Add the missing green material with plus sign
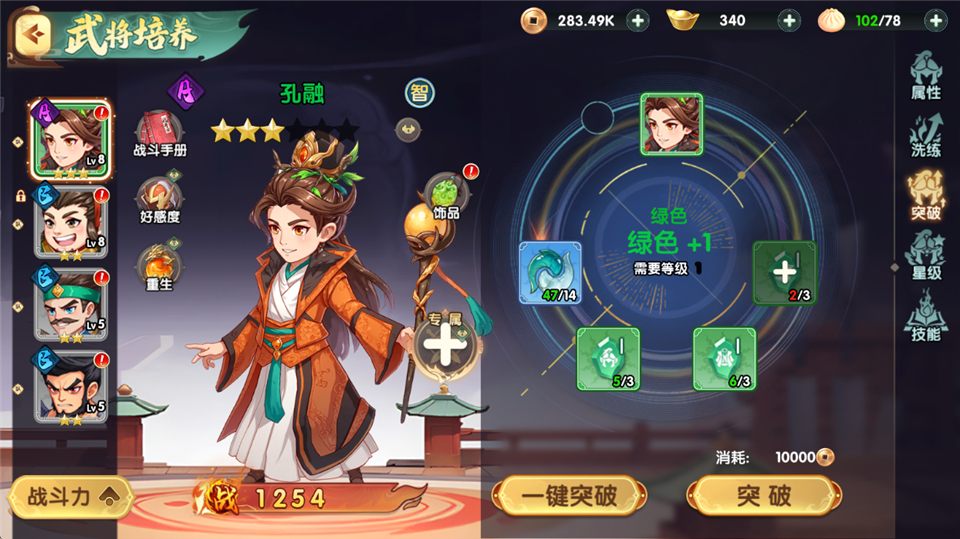Image resolution: width=960 pixels, height=539 pixels. coord(784,272)
